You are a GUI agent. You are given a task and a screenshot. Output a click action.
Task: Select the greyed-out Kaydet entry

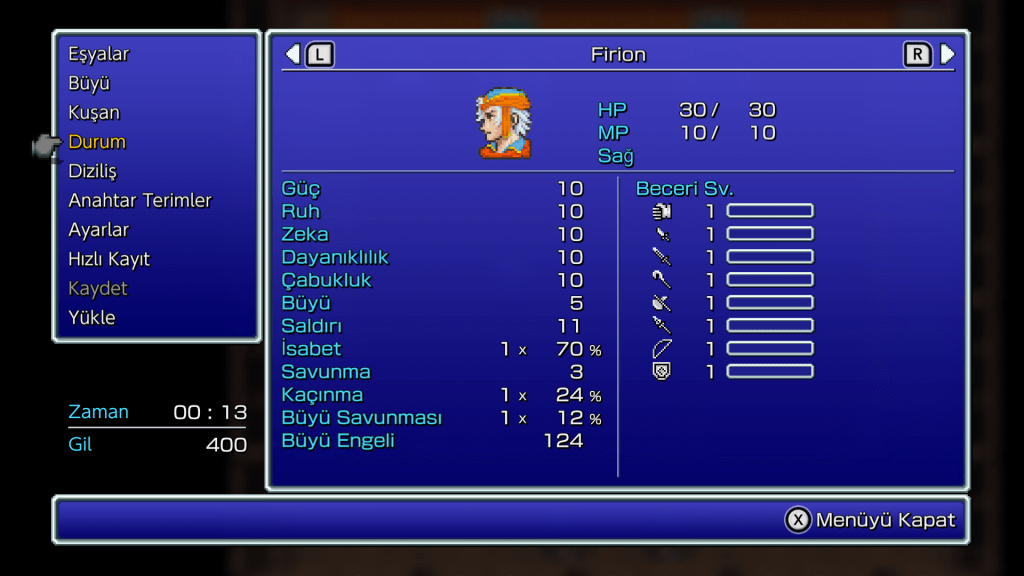[98, 288]
